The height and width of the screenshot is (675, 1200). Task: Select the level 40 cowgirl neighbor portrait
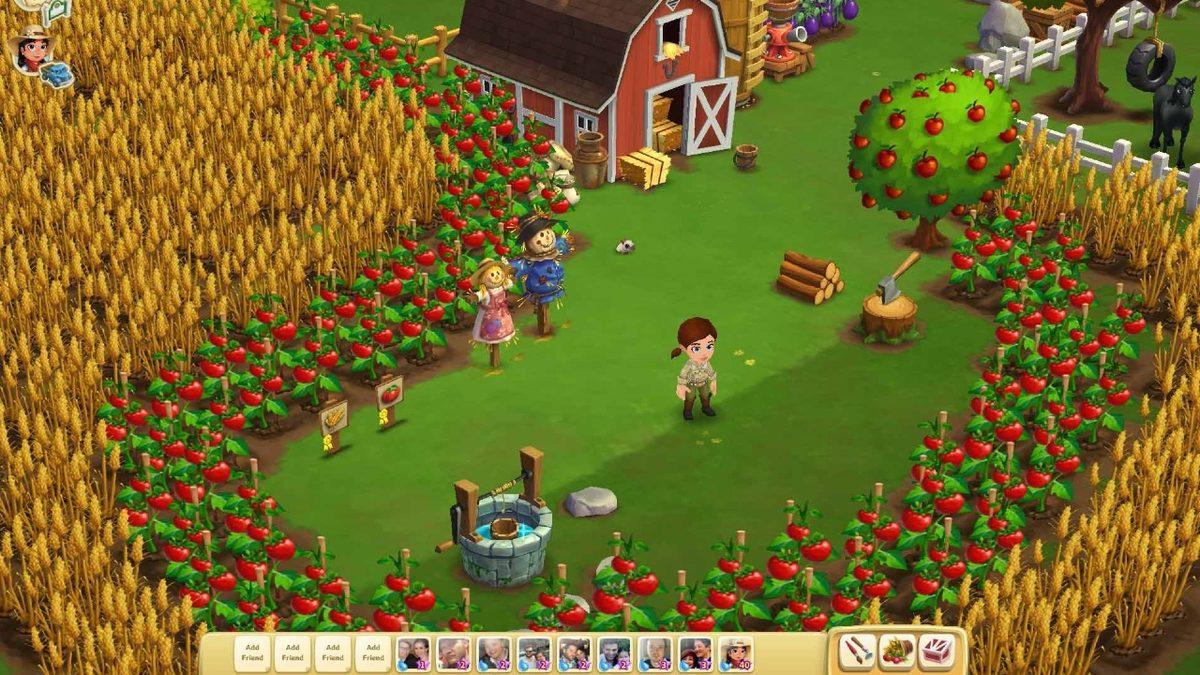pyautogui.click(x=735, y=653)
